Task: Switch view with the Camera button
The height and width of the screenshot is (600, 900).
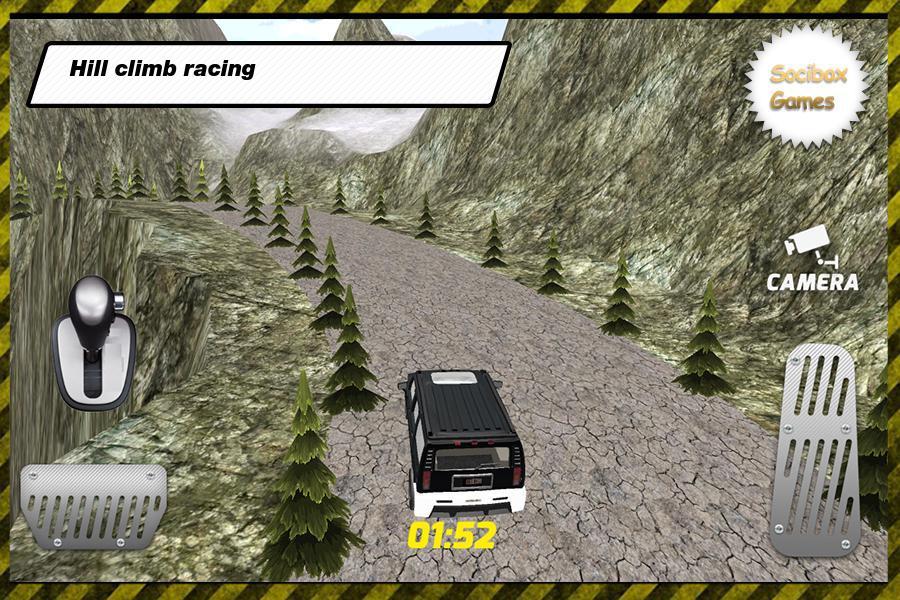Action: pyautogui.click(x=812, y=262)
